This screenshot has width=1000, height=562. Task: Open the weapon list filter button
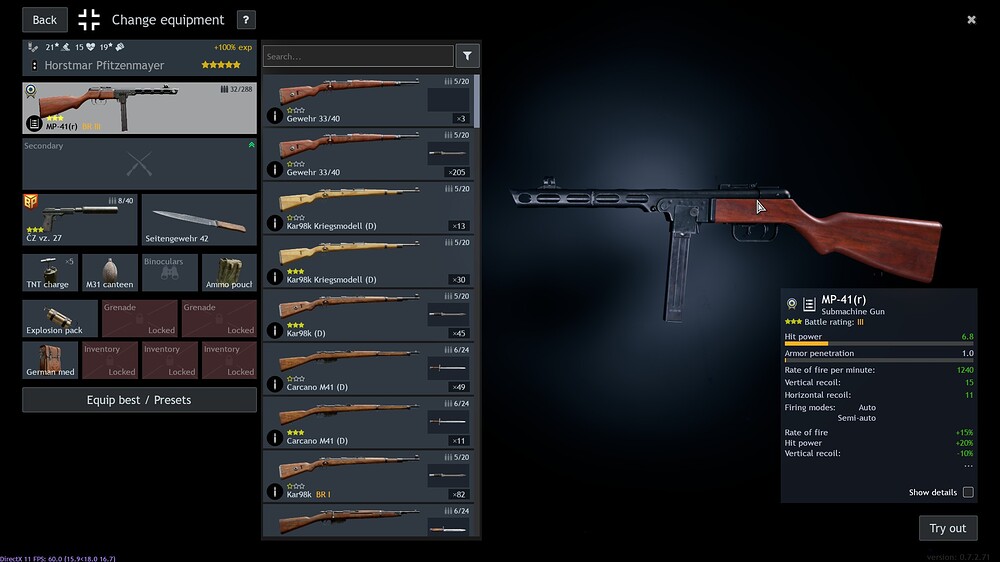(x=467, y=56)
